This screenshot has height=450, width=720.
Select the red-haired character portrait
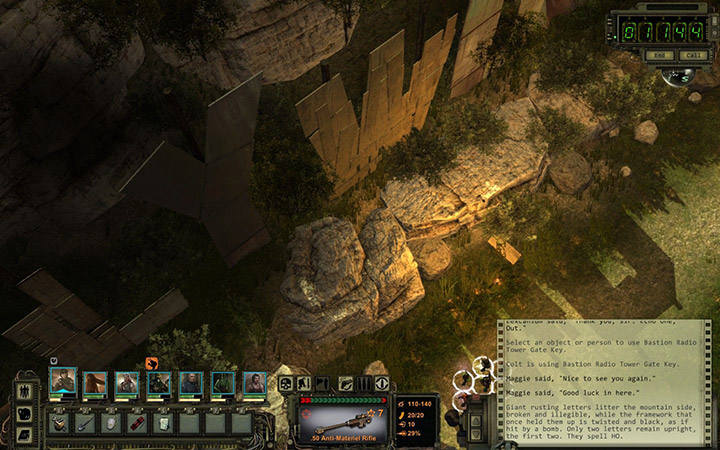[95, 383]
